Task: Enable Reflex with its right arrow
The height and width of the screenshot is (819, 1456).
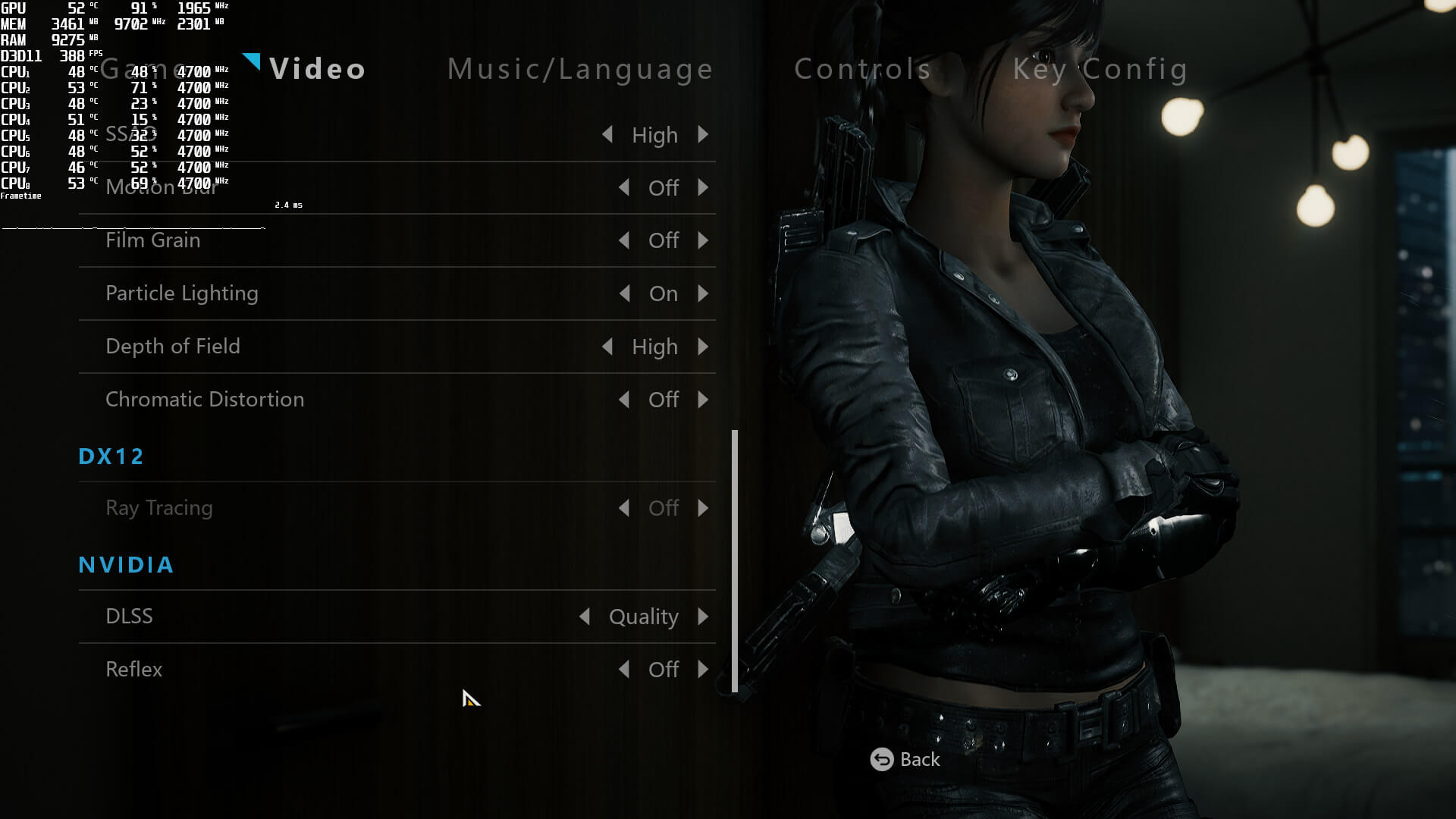Action: (703, 670)
